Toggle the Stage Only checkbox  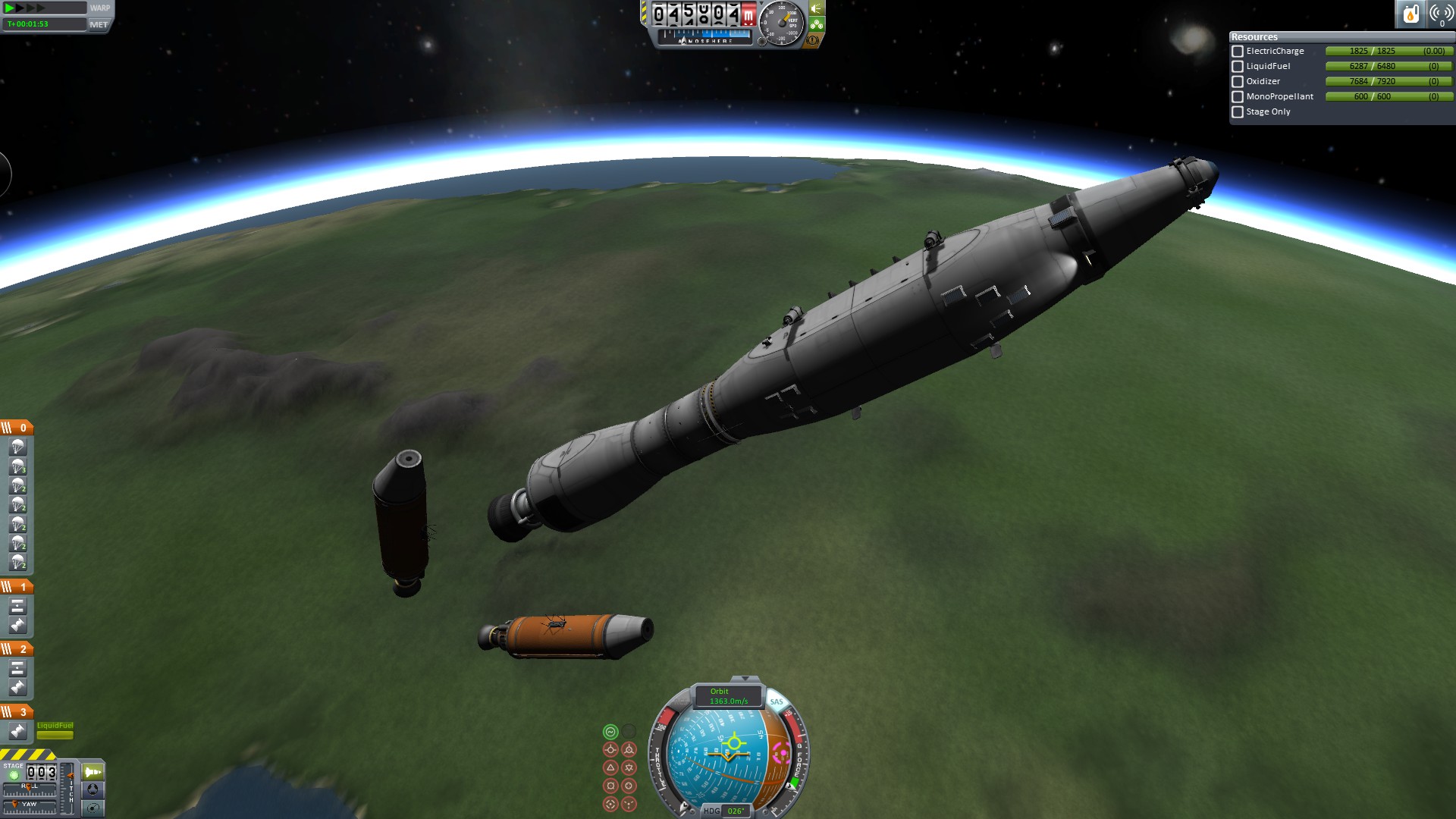pyautogui.click(x=1238, y=112)
